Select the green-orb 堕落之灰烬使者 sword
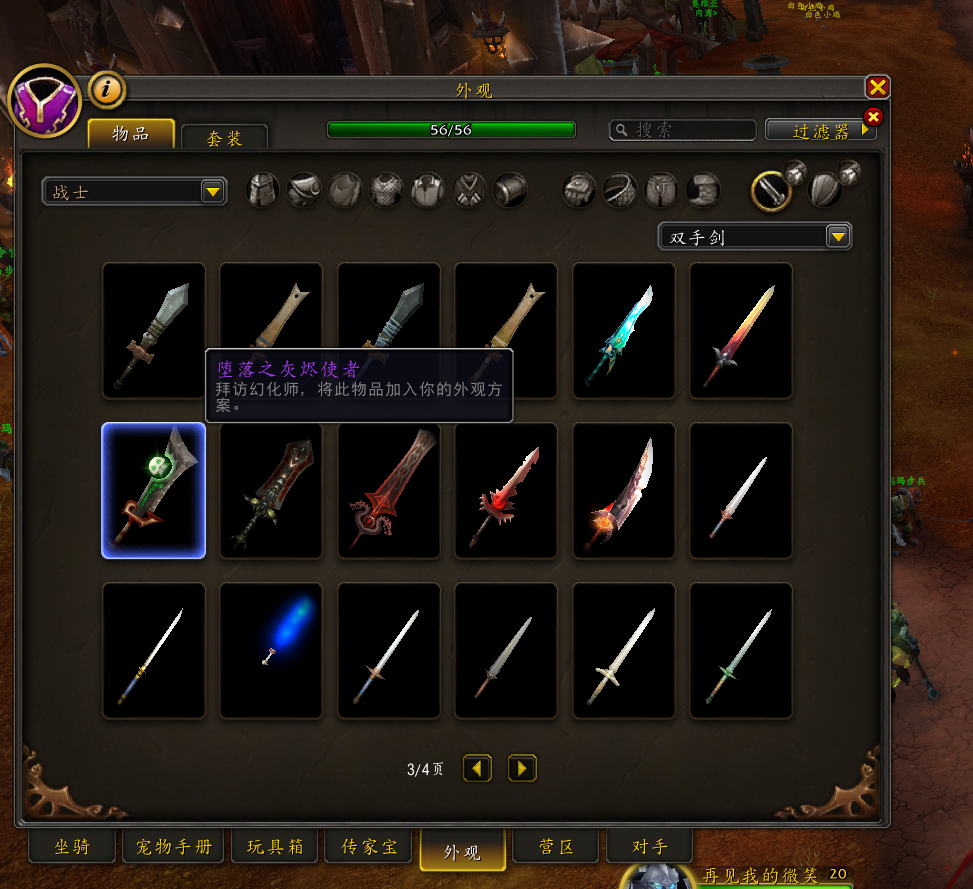973x889 pixels. [153, 490]
